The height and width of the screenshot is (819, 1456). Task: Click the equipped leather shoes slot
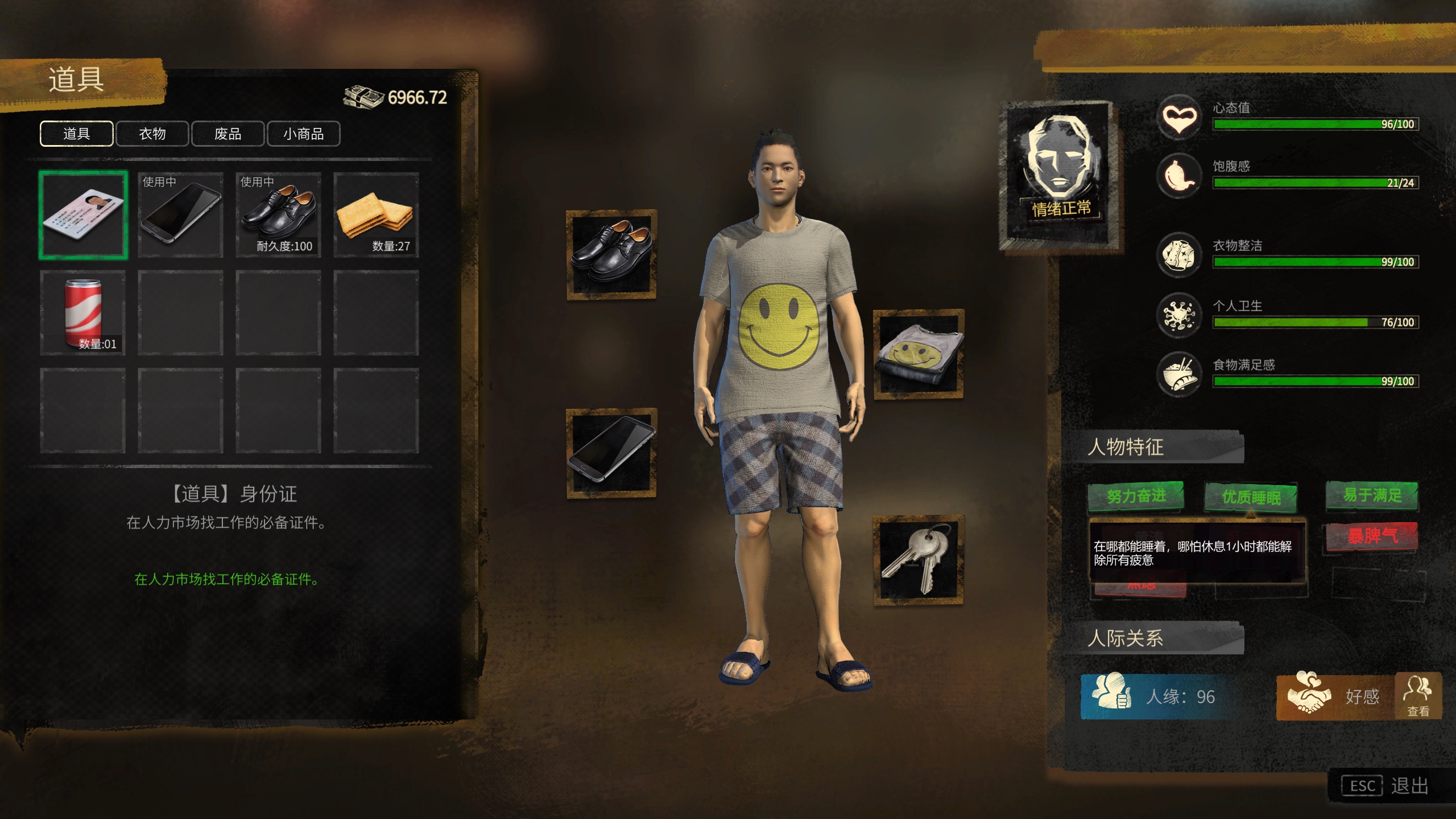tap(611, 254)
